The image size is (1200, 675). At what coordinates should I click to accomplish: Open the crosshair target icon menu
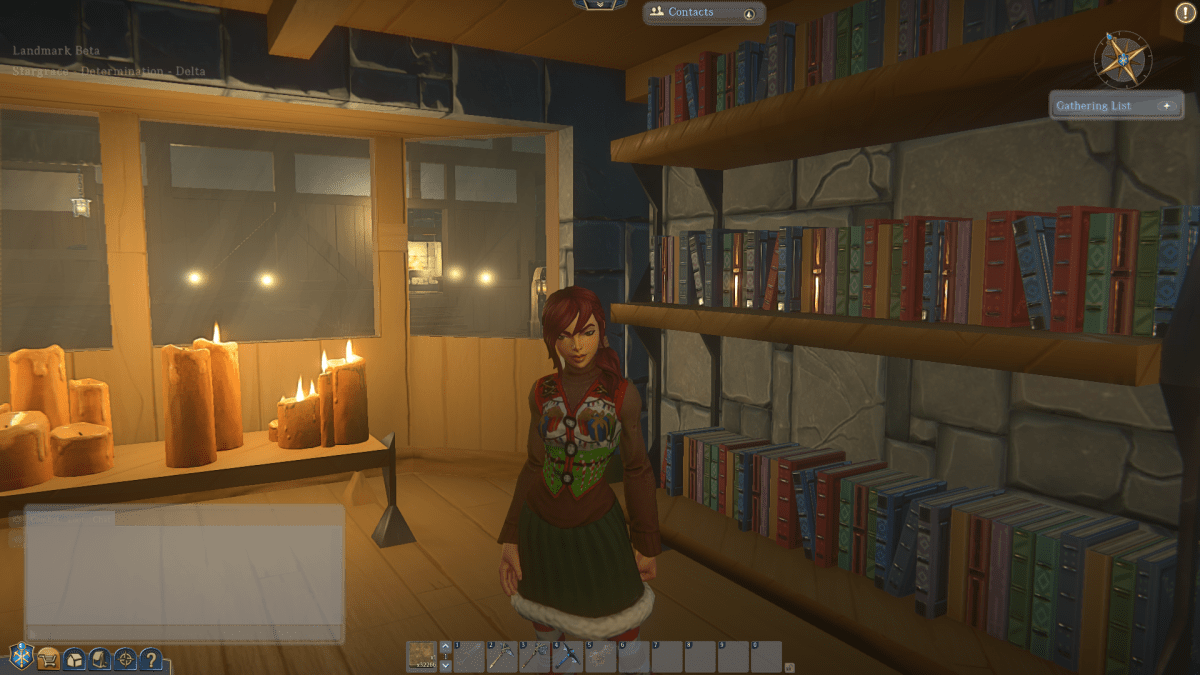tap(125, 659)
